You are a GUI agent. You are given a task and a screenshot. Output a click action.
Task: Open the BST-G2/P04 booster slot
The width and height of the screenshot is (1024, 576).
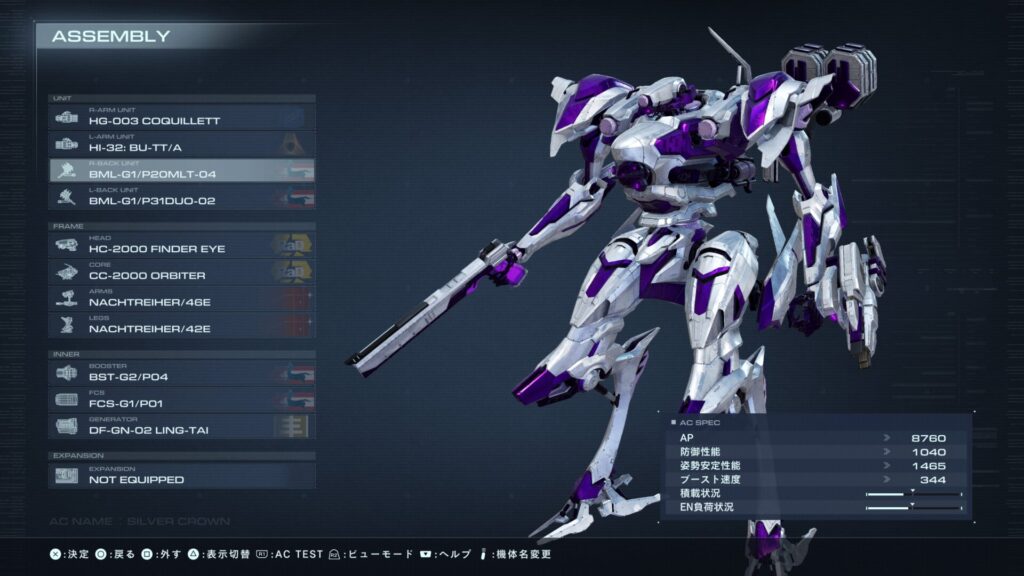(182, 372)
